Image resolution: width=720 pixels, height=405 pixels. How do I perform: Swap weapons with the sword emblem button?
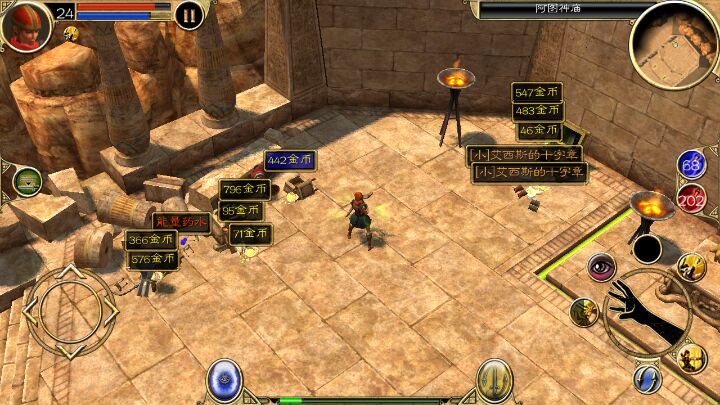[494, 380]
